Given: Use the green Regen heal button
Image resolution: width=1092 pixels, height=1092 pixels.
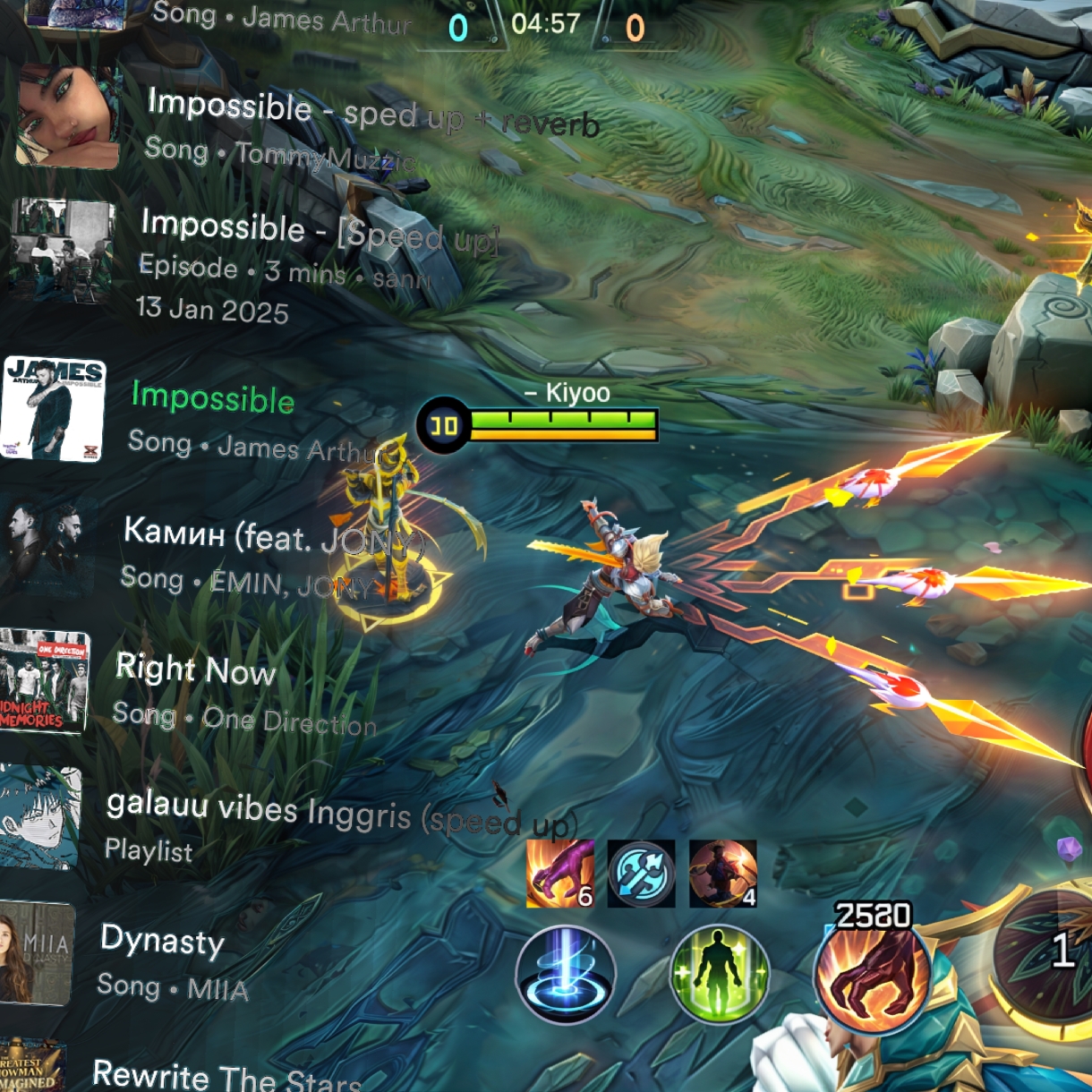Looking at the screenshot, I should [x=720, y=975].
